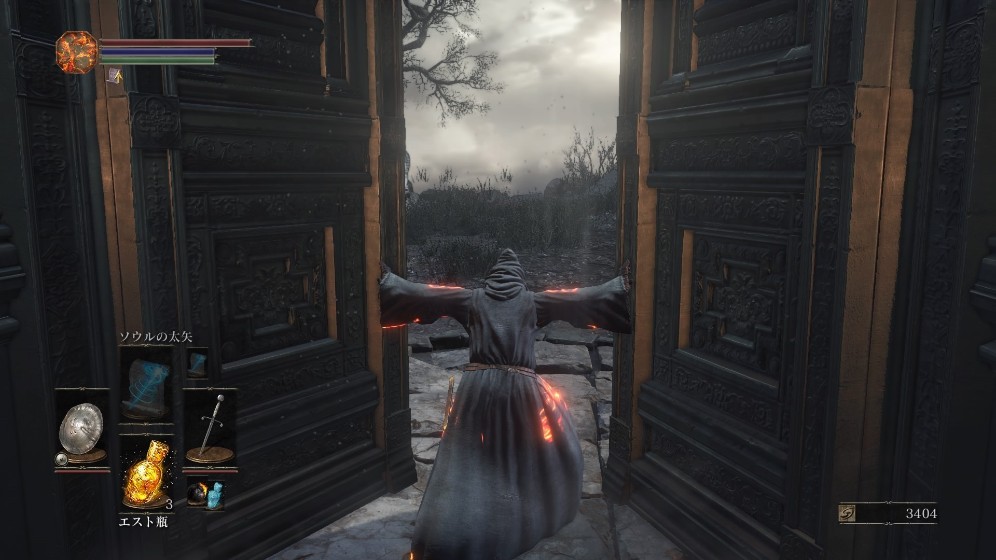Image resolution: width=996 pixels, height=560 pixels.
Task: Click the status buff icon with yellow arrow
Action: tap(115, 74)
